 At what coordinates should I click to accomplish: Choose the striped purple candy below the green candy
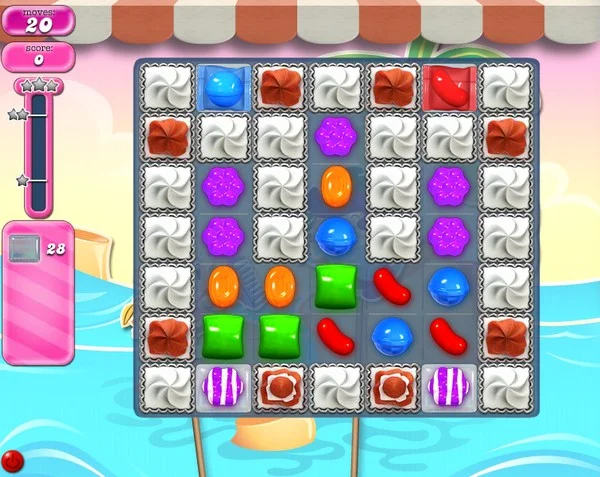click(224, 386)
